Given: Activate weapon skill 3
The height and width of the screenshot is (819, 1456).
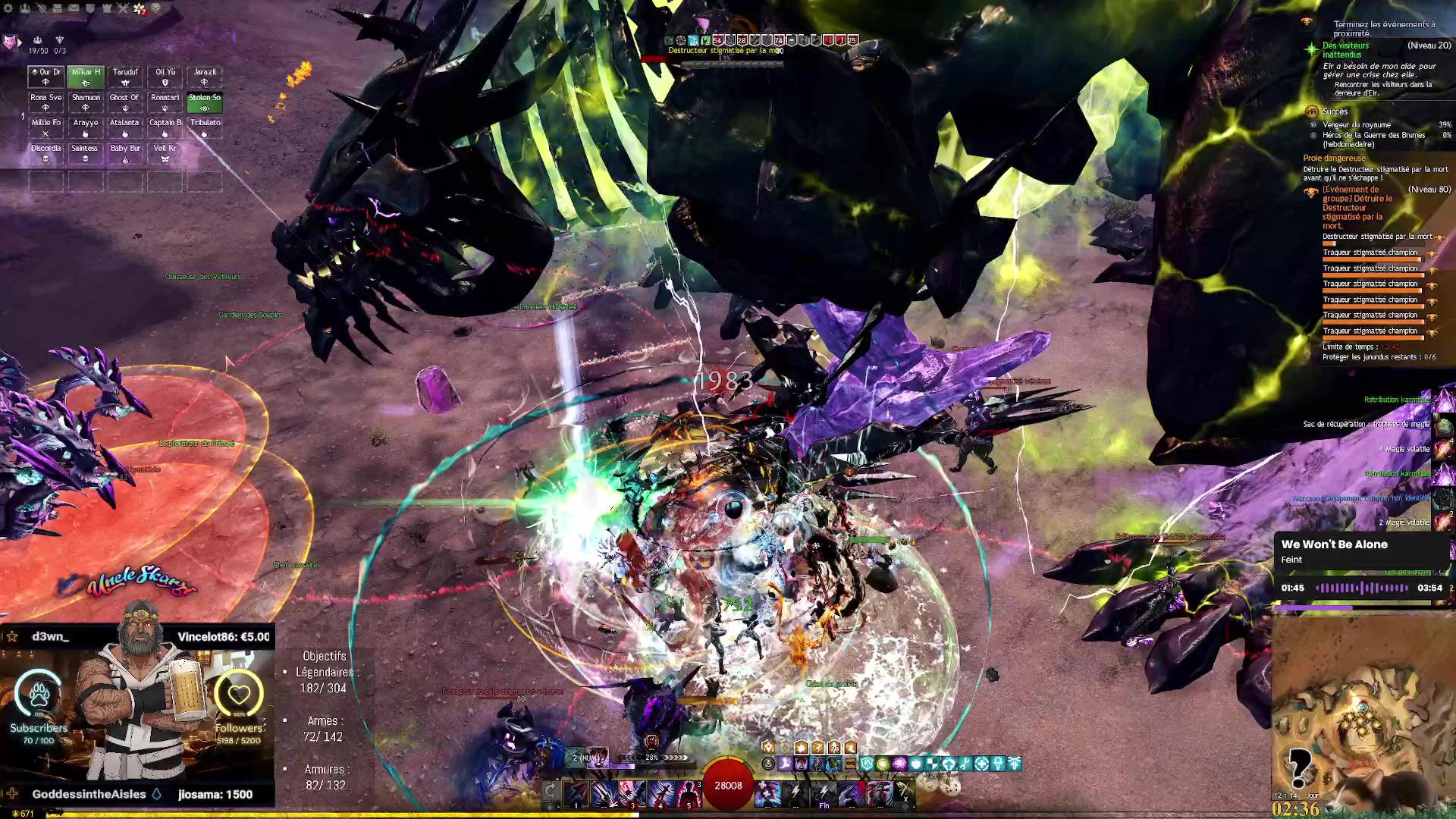Looking at the screenshot, I should (632, 793).
